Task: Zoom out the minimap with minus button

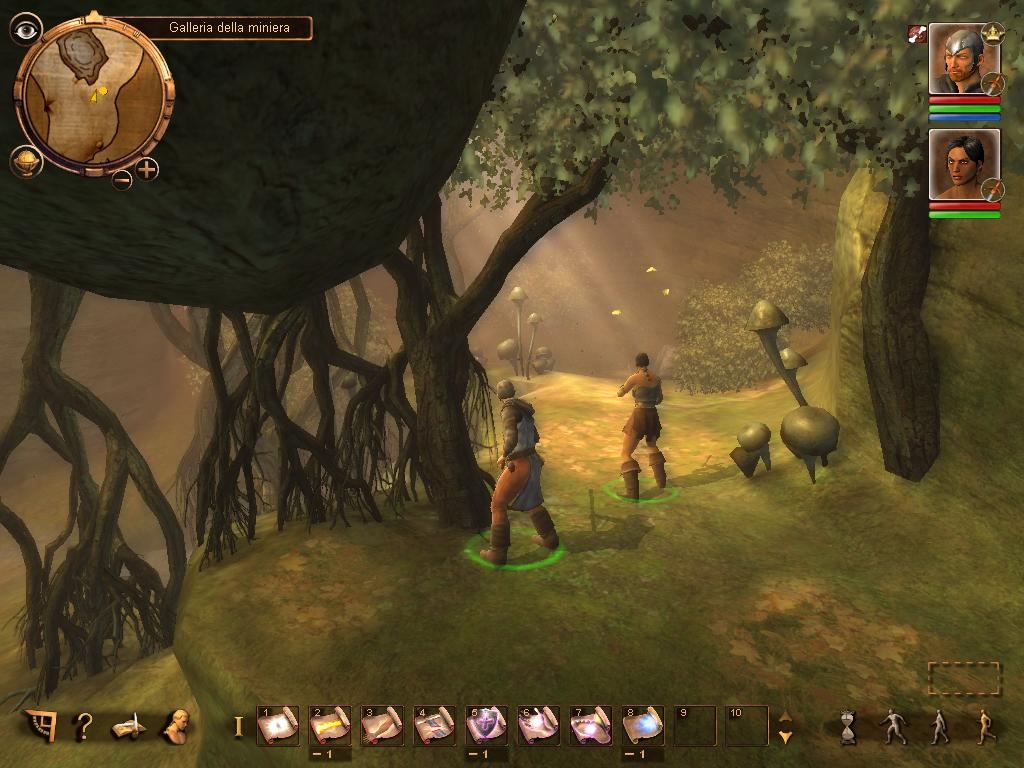Action: click(121, 179)
